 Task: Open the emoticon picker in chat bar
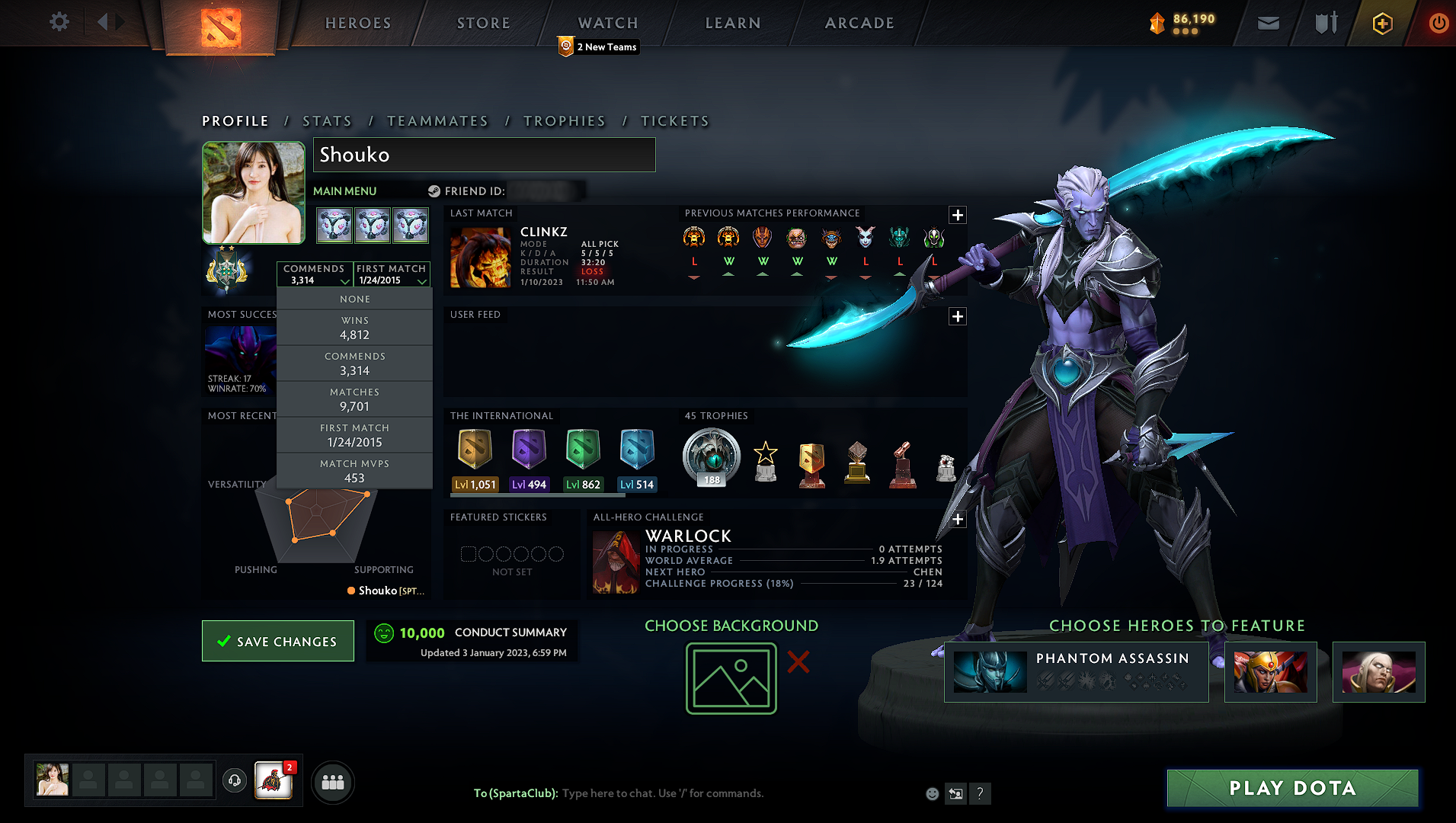(x=932, y=793)
